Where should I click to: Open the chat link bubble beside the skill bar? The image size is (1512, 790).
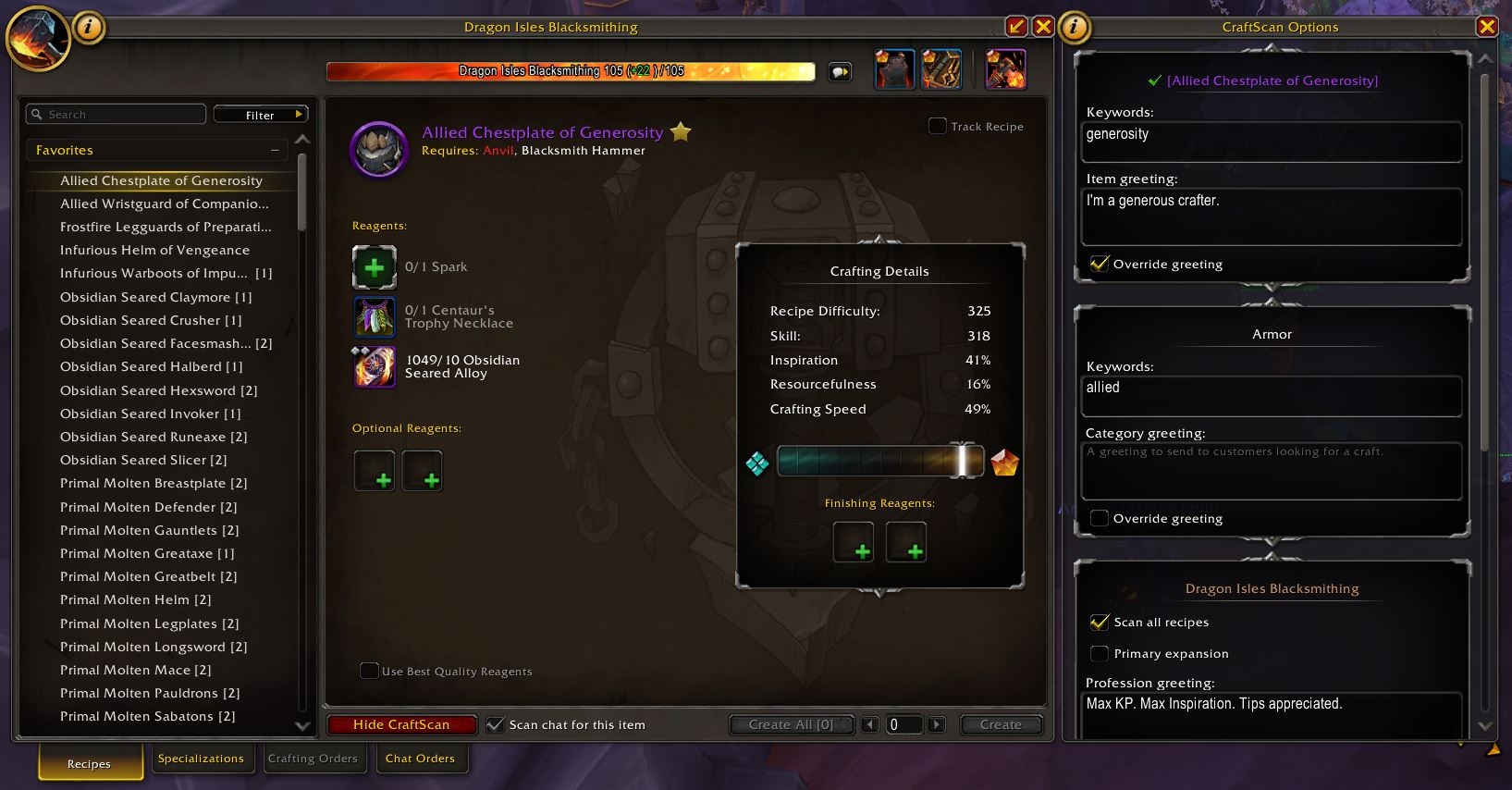pyautogui.click(x=840, y=70)
